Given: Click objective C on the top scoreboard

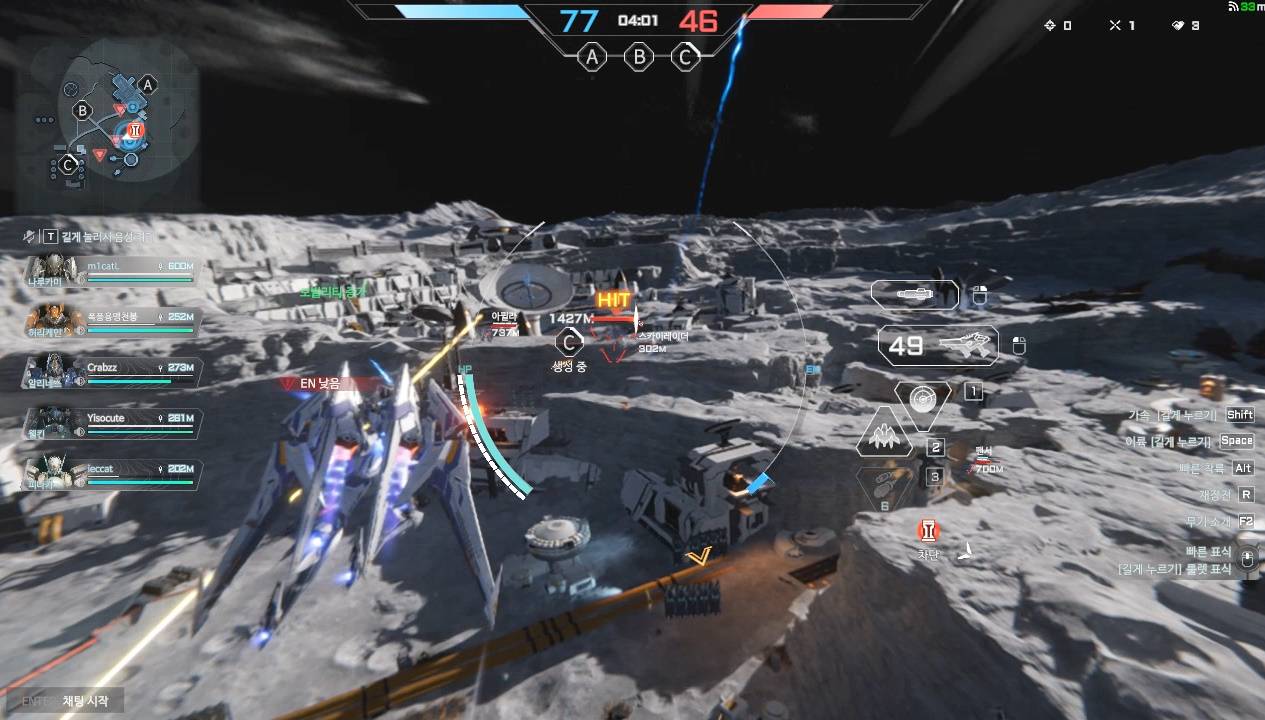Looking at the screenshot, I should coord(685,57).
